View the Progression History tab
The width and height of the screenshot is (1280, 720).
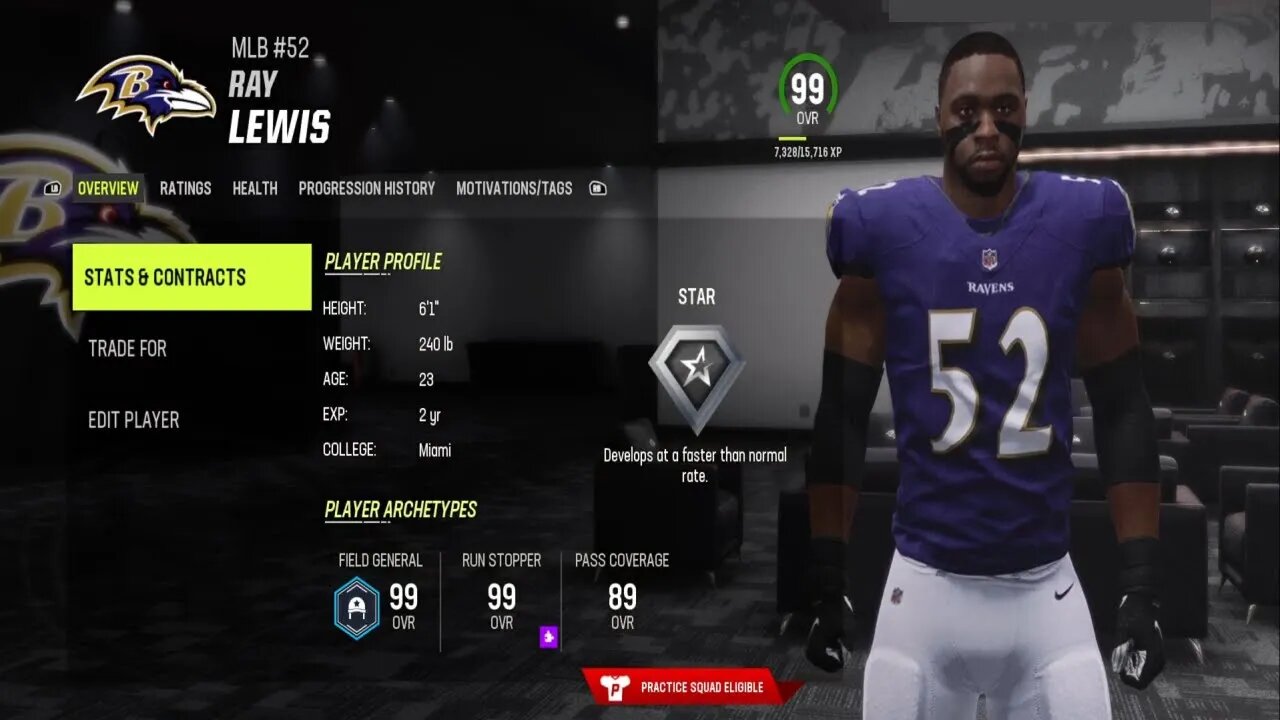tap(367, 188)
